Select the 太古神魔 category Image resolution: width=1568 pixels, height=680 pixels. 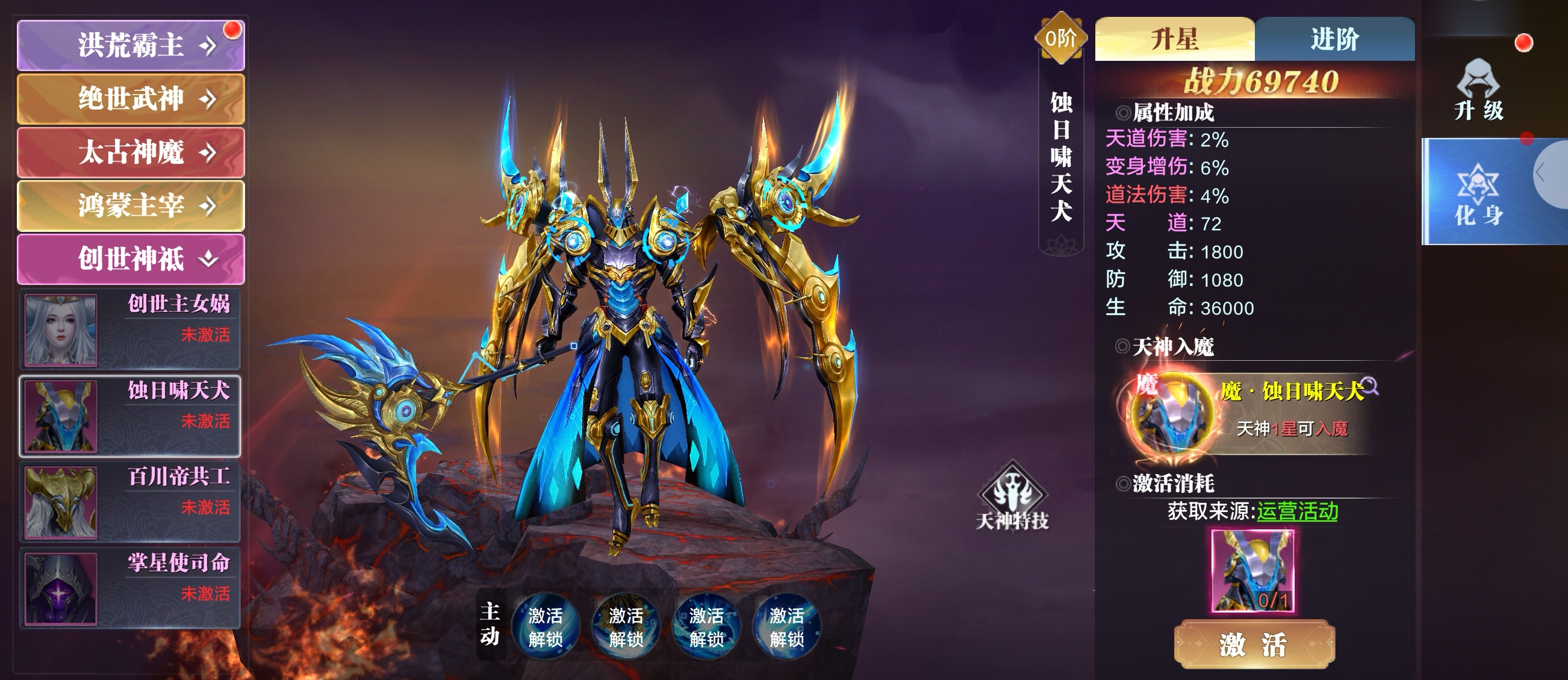click(x=131, y=152)
